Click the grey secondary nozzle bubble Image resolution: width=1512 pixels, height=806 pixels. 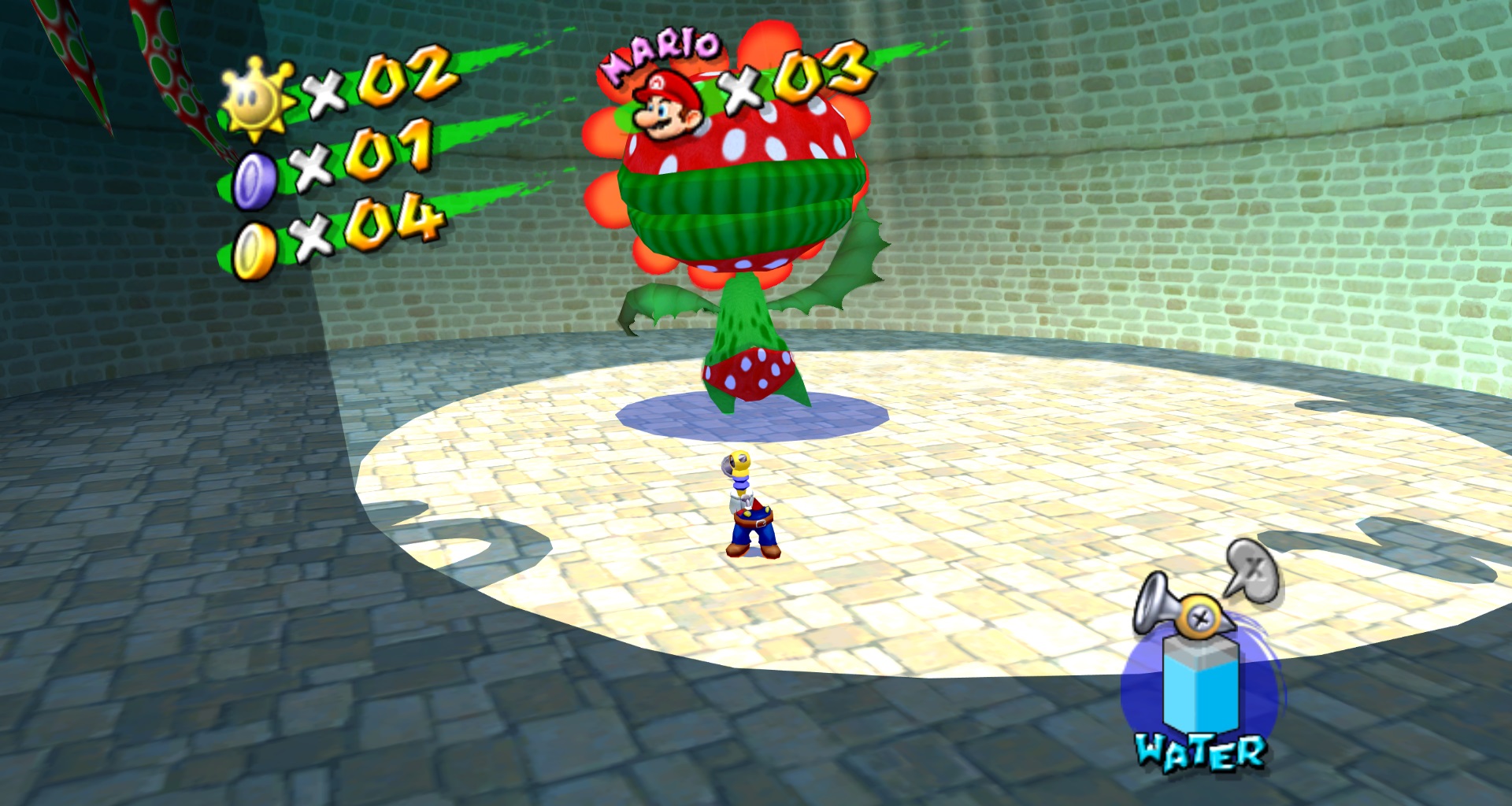(x=1254, y=570)
